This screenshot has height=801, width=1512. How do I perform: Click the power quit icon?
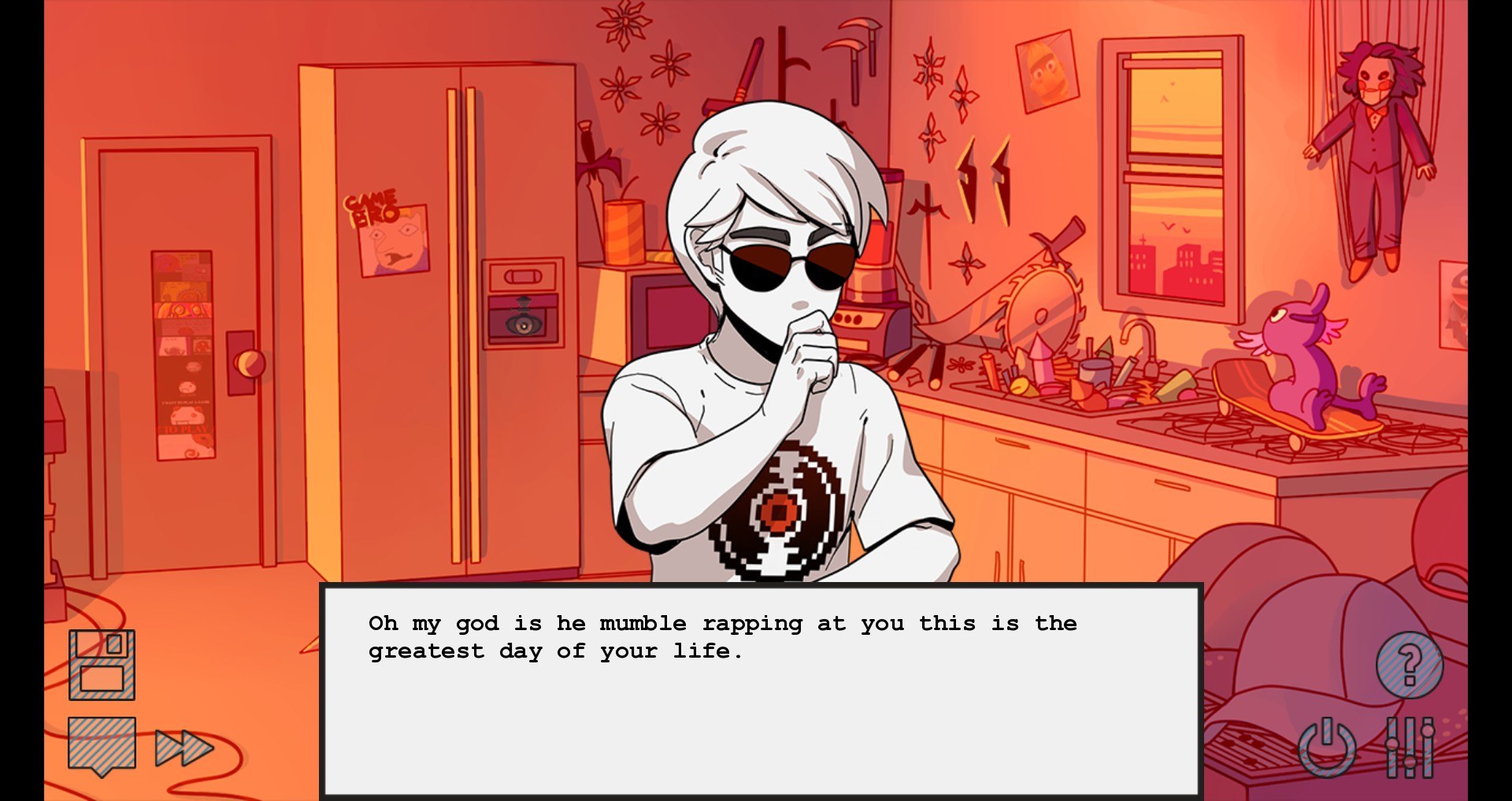point(1327,747)
